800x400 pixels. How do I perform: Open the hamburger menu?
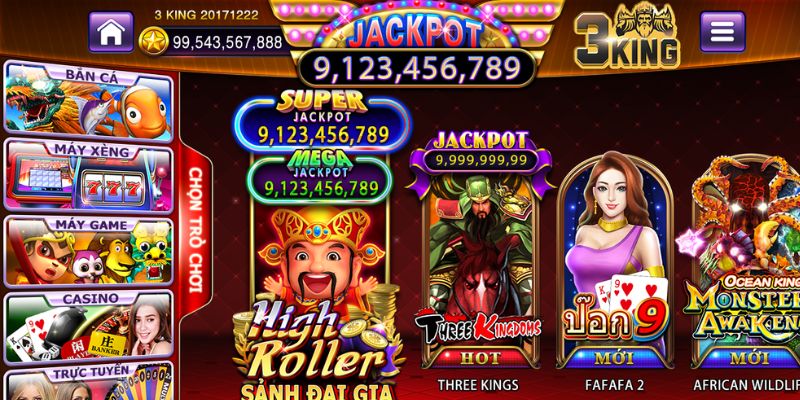click(x=721, y=31)
